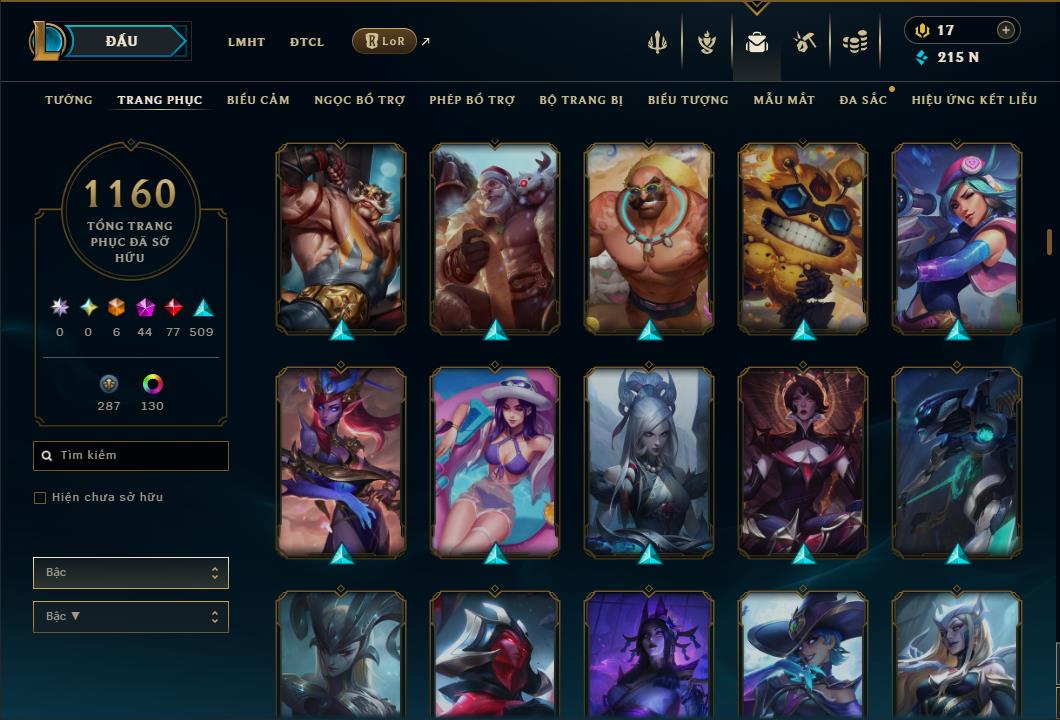Image resolution: width=1060 pixels, height=720 pixels.
Task: Launch the LoR game button
Action: 384,41
